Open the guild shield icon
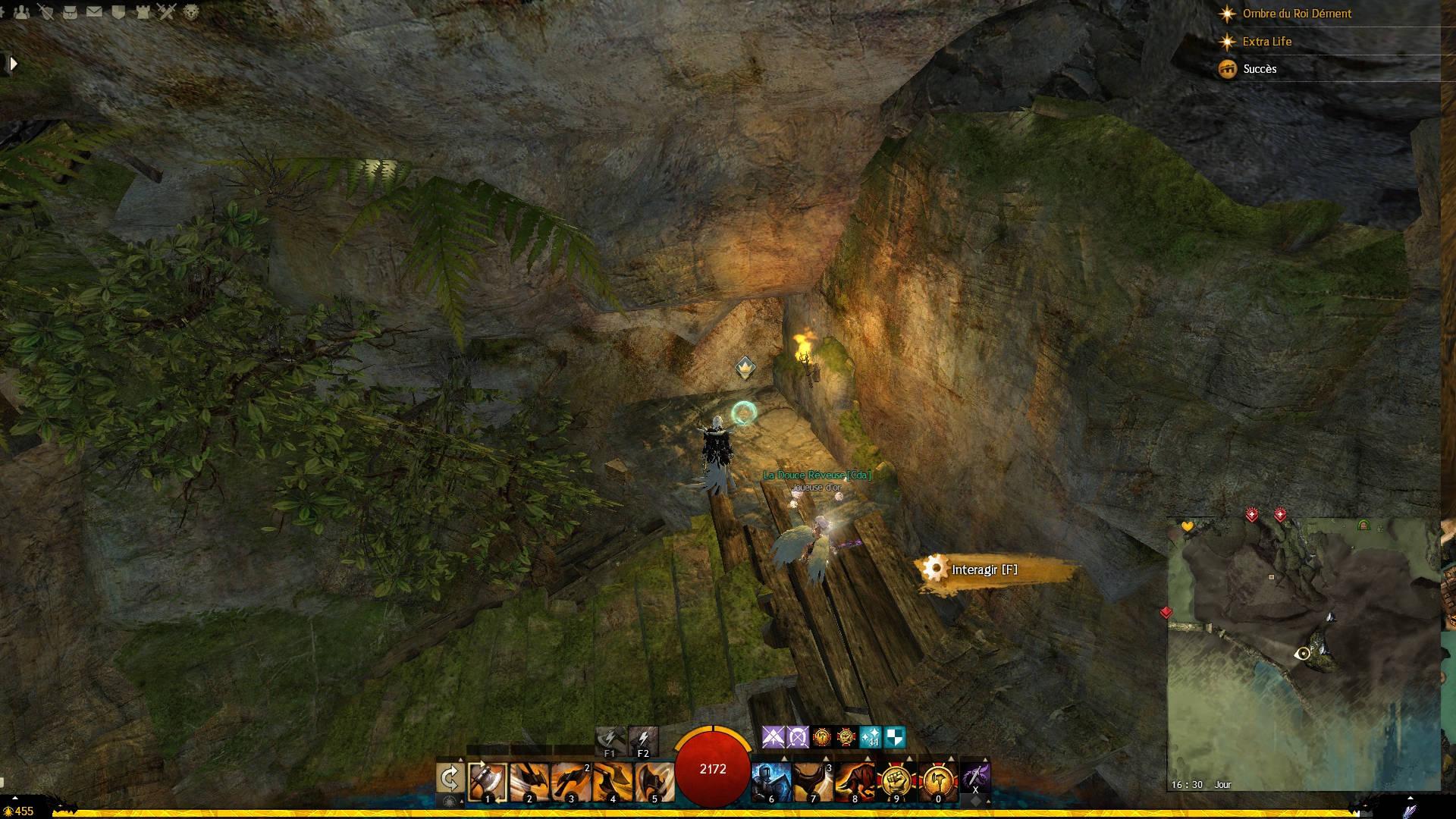Viewport: 1456px width, 819px height. coord(118,12)
